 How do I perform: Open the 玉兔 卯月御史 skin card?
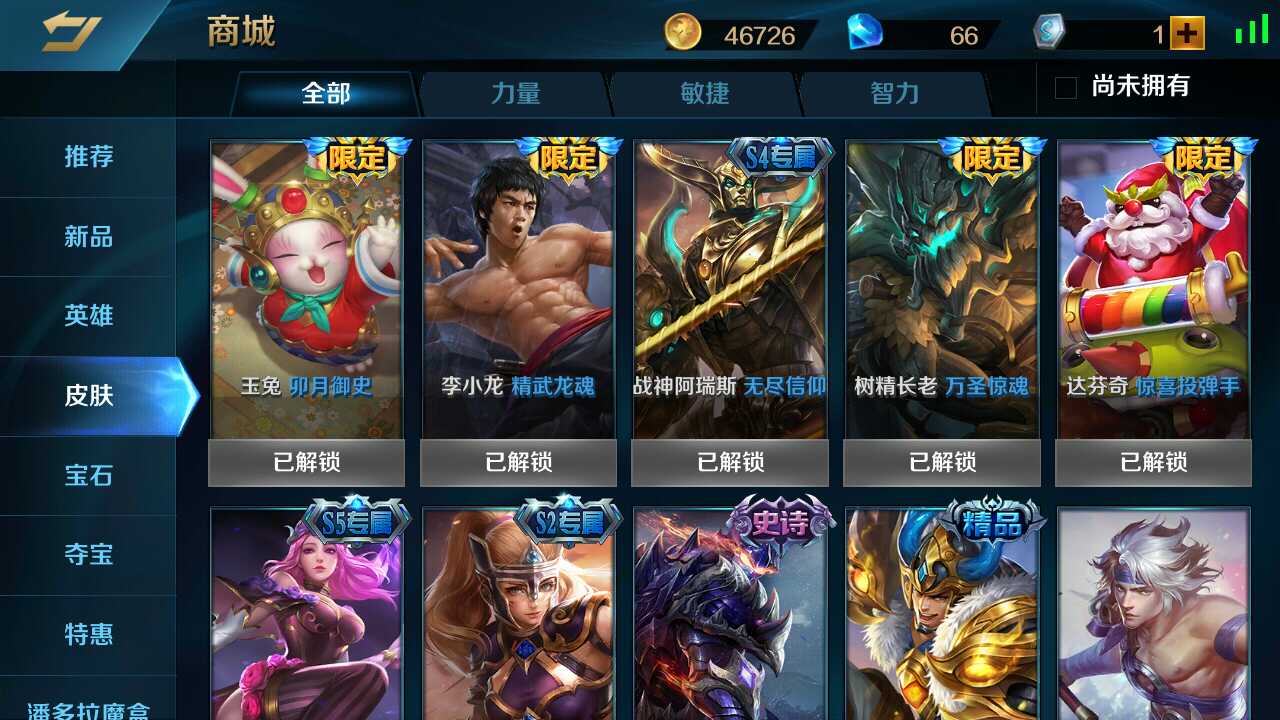[x=307, y=290]
